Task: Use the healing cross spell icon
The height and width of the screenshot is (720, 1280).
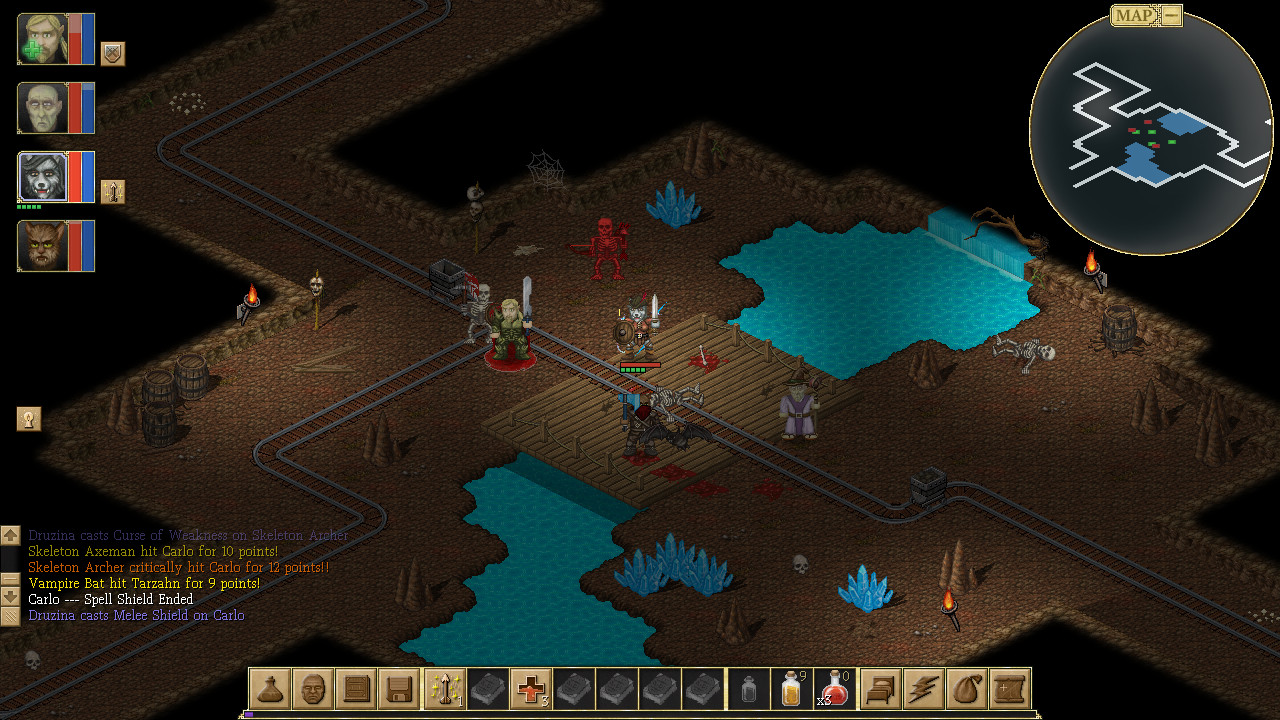Action: pos(529,689)
